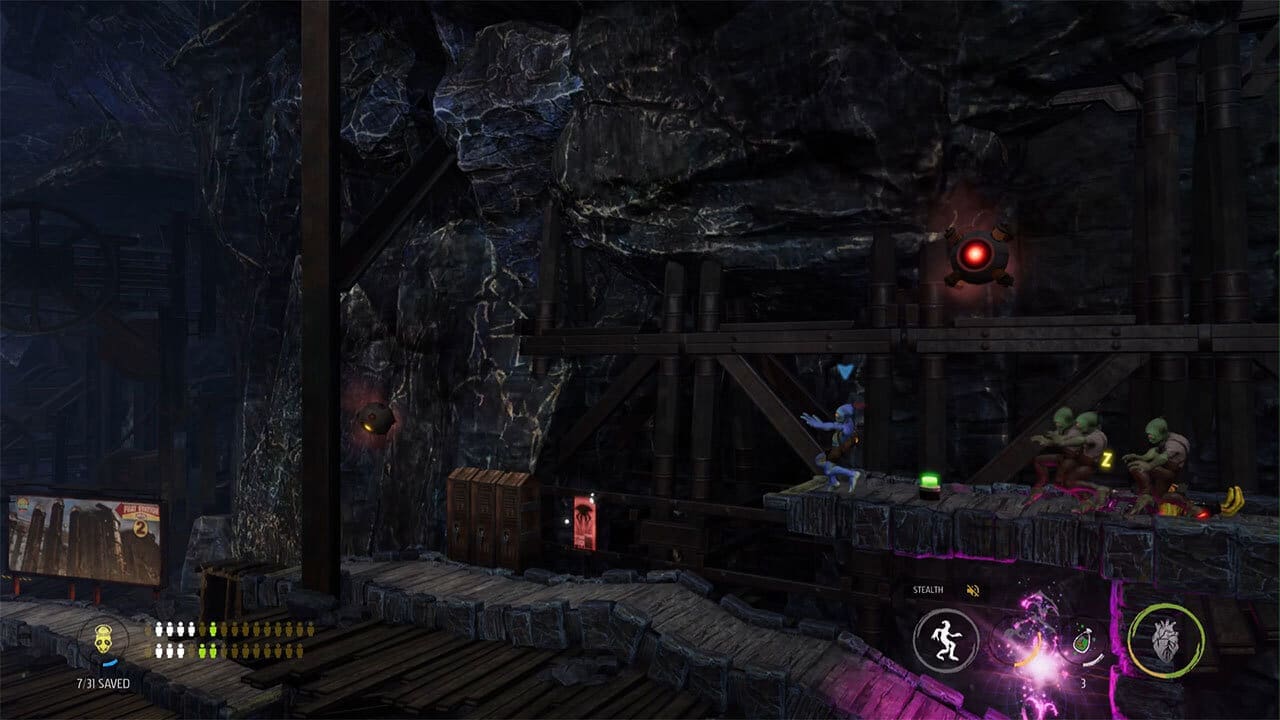The image size is (1280, 720).
Task: Click the green bottle crafting item icon
Action: pos(1082,643)
